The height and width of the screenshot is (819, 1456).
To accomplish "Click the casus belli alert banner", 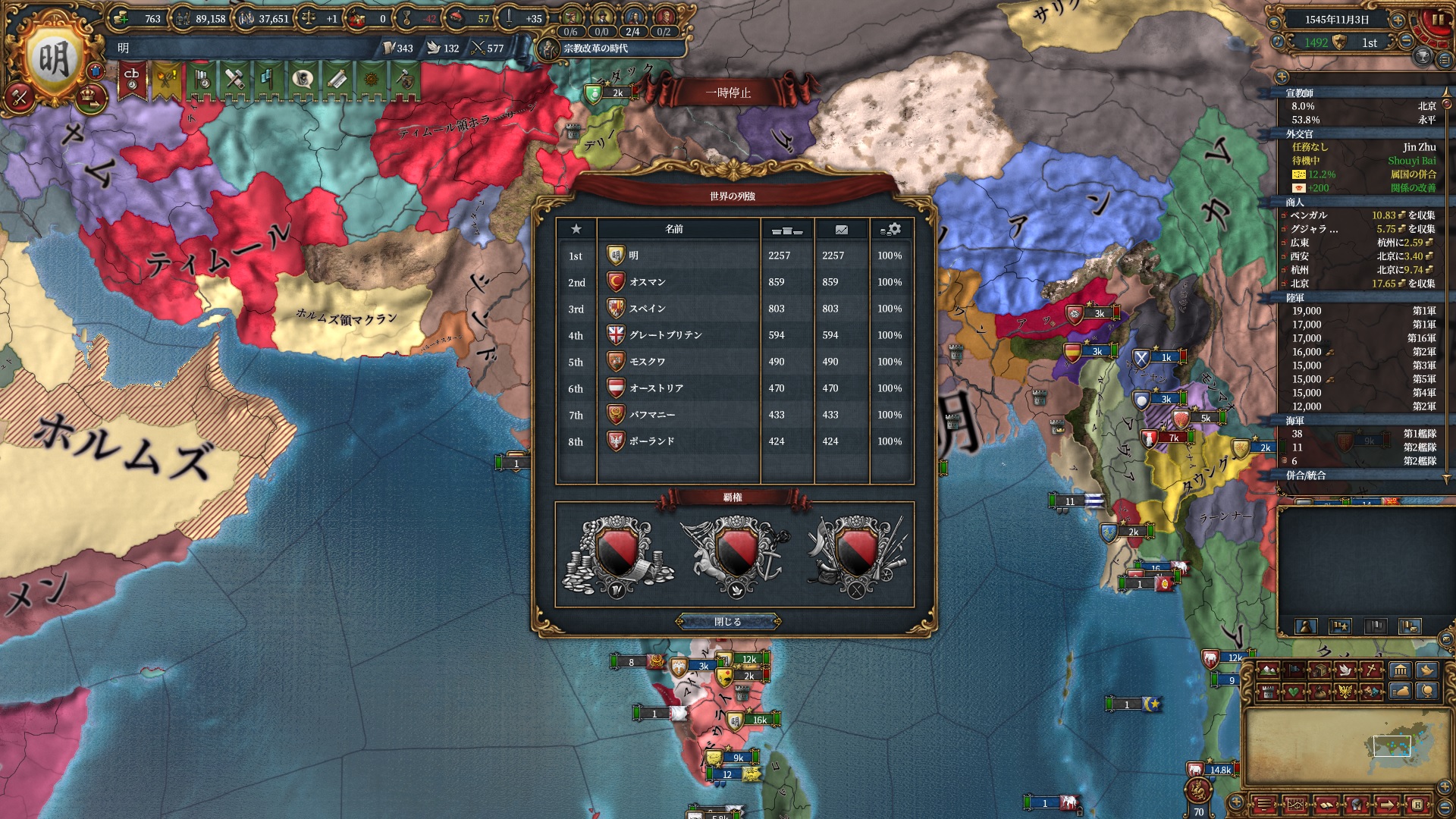I will coord(132,80).
